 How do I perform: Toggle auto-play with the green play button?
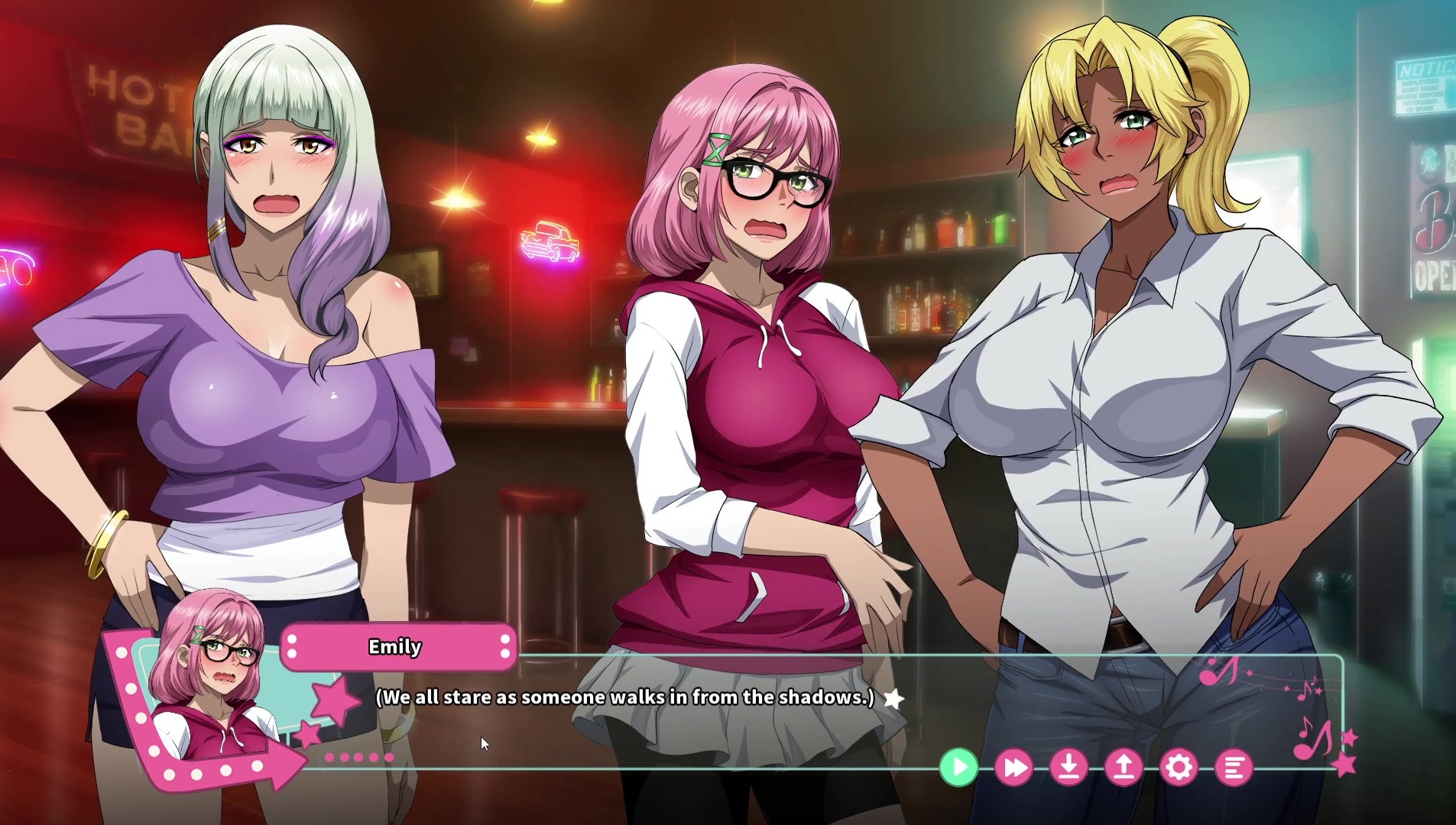pos(958,767)
